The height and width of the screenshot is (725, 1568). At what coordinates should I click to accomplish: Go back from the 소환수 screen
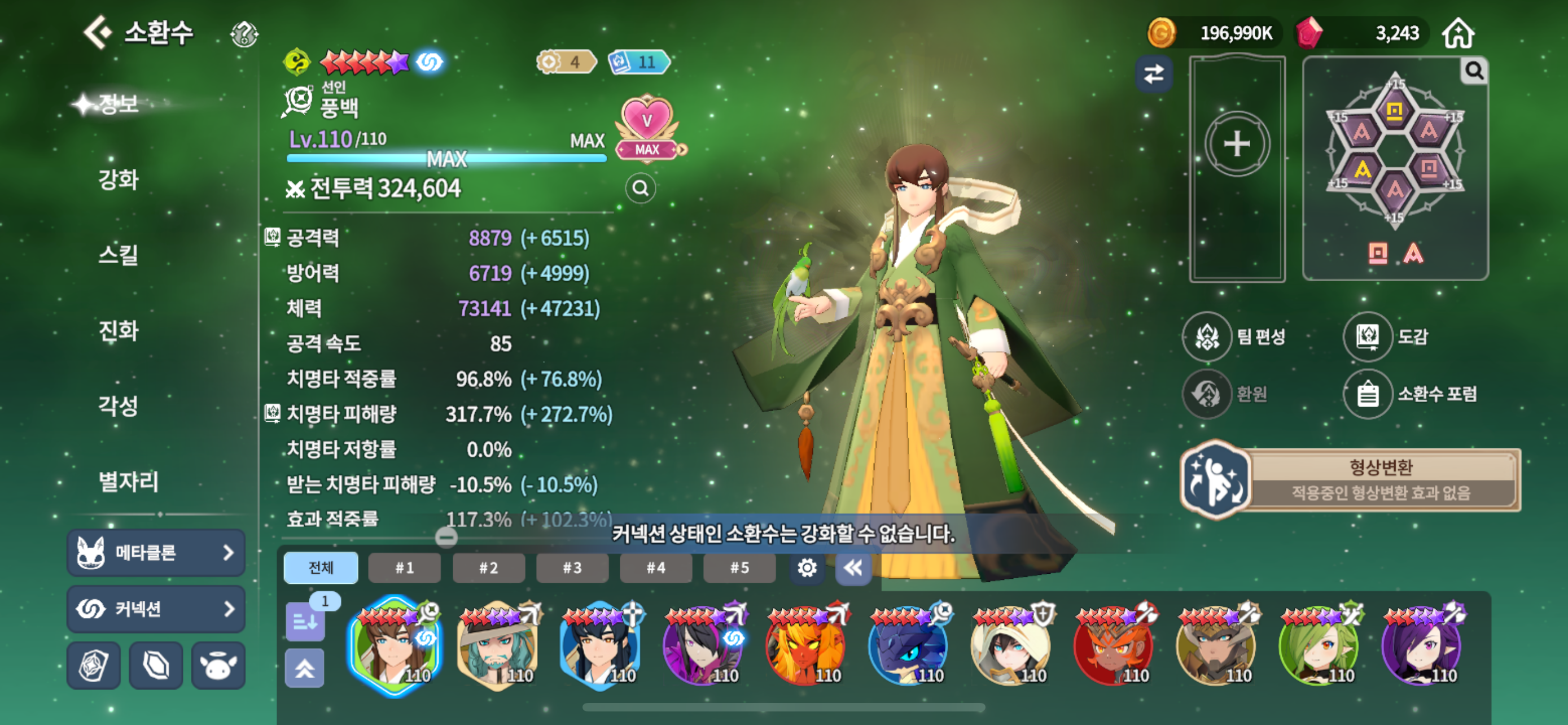click(98, 32)
